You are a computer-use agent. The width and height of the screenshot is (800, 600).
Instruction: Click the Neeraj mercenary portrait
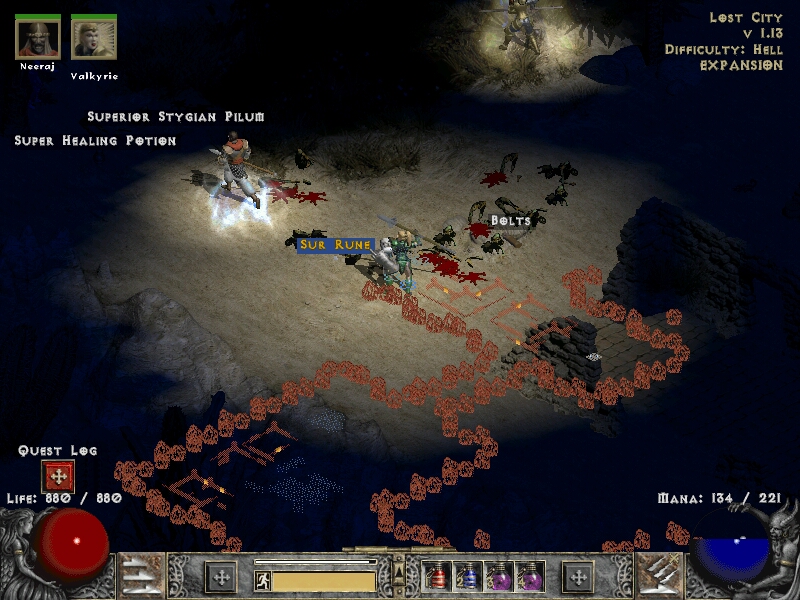pyautogui.click(x=37, y=38)
